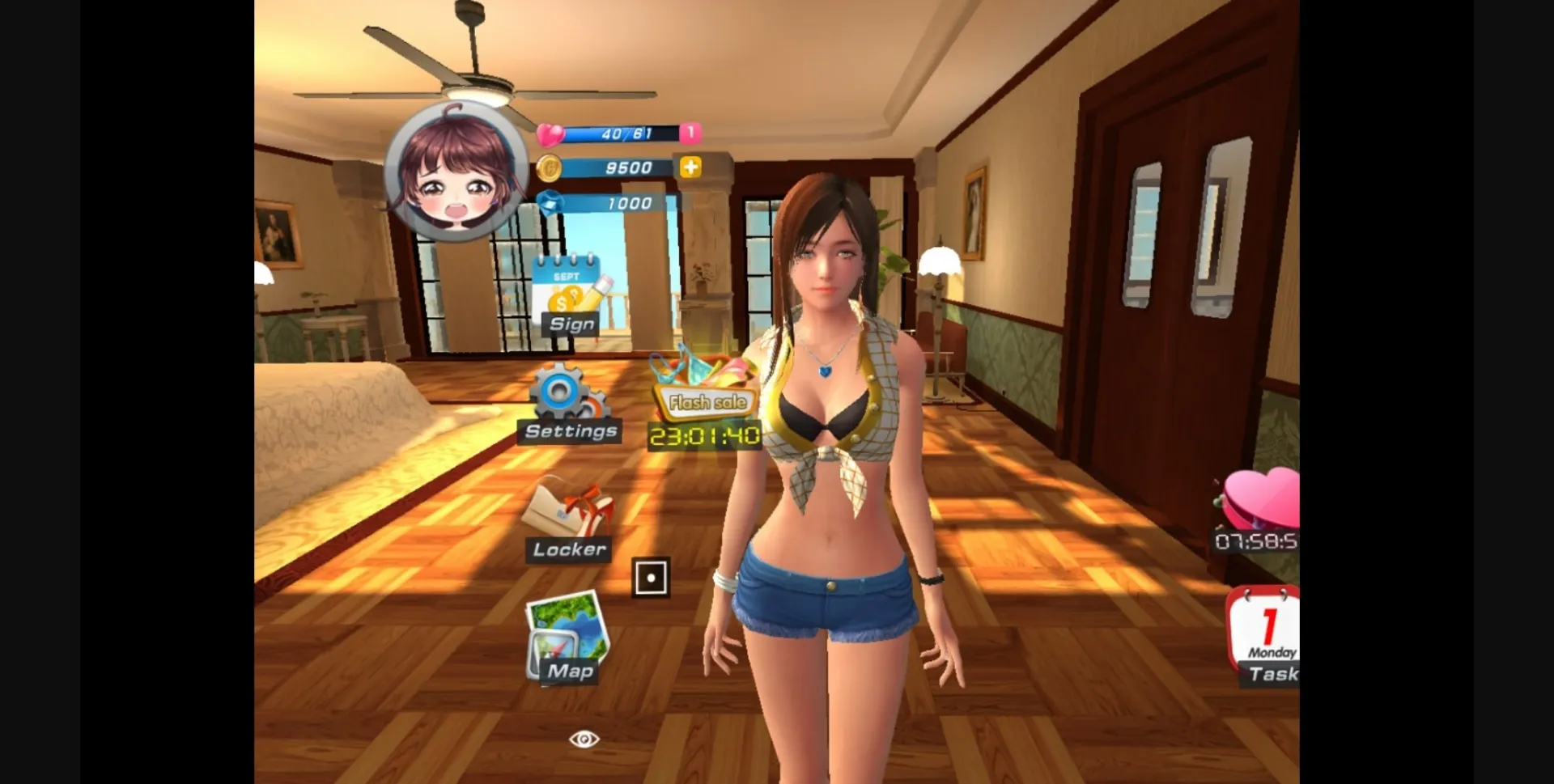Hide the interface using the eye icon
Viewport: 1554px width, 784px height.
(x=584, y=739)
